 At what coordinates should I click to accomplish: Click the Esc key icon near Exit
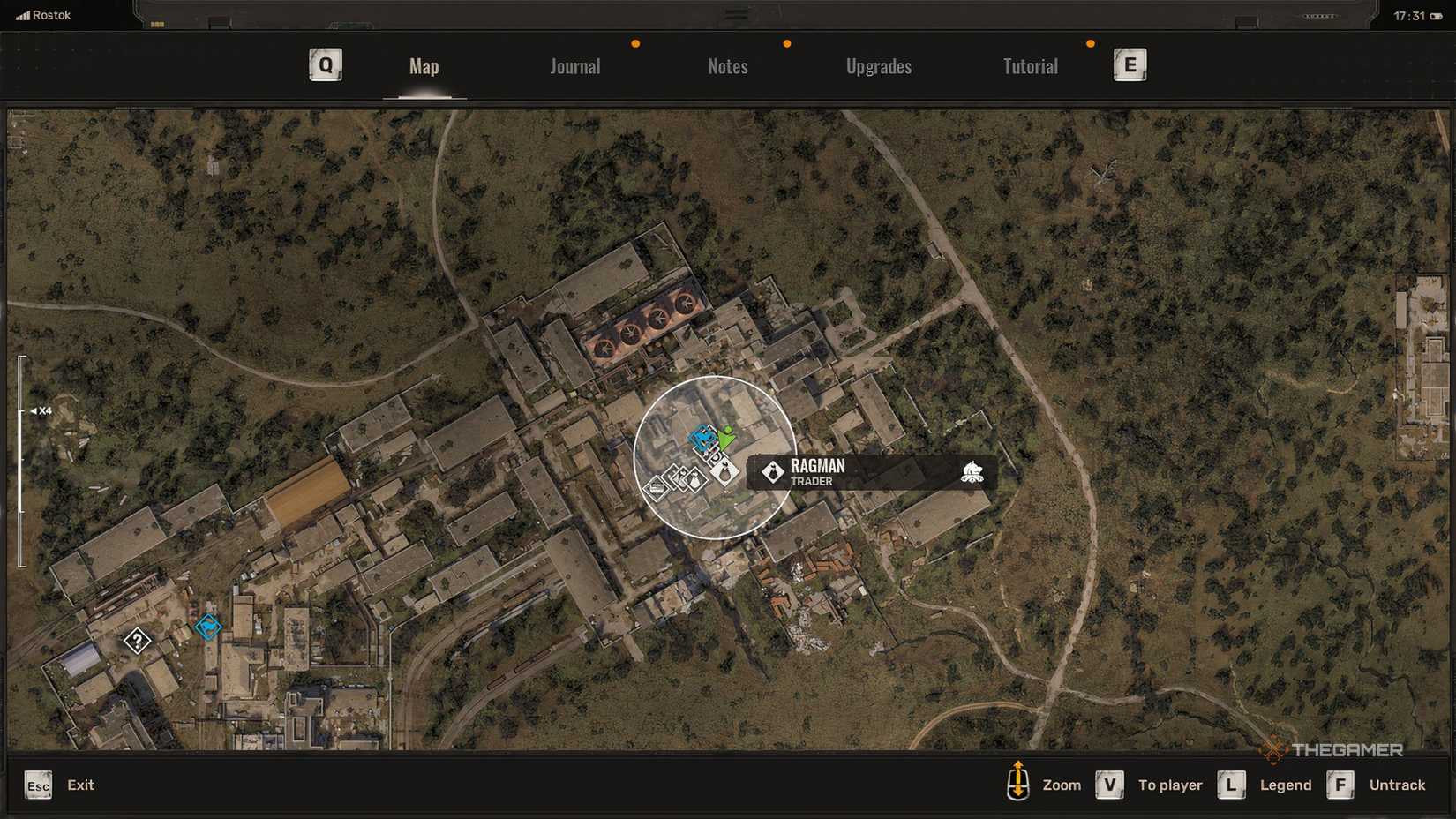(x=37, y=785)
